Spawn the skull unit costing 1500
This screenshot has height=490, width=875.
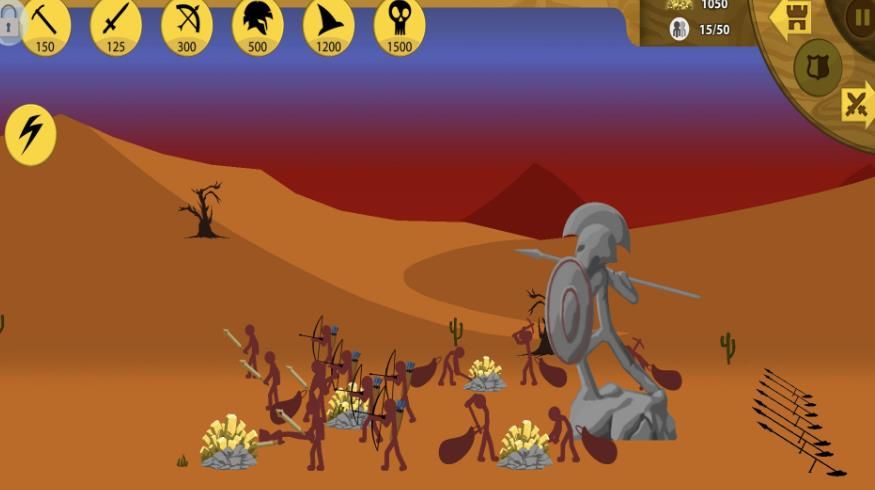[400, 25]
